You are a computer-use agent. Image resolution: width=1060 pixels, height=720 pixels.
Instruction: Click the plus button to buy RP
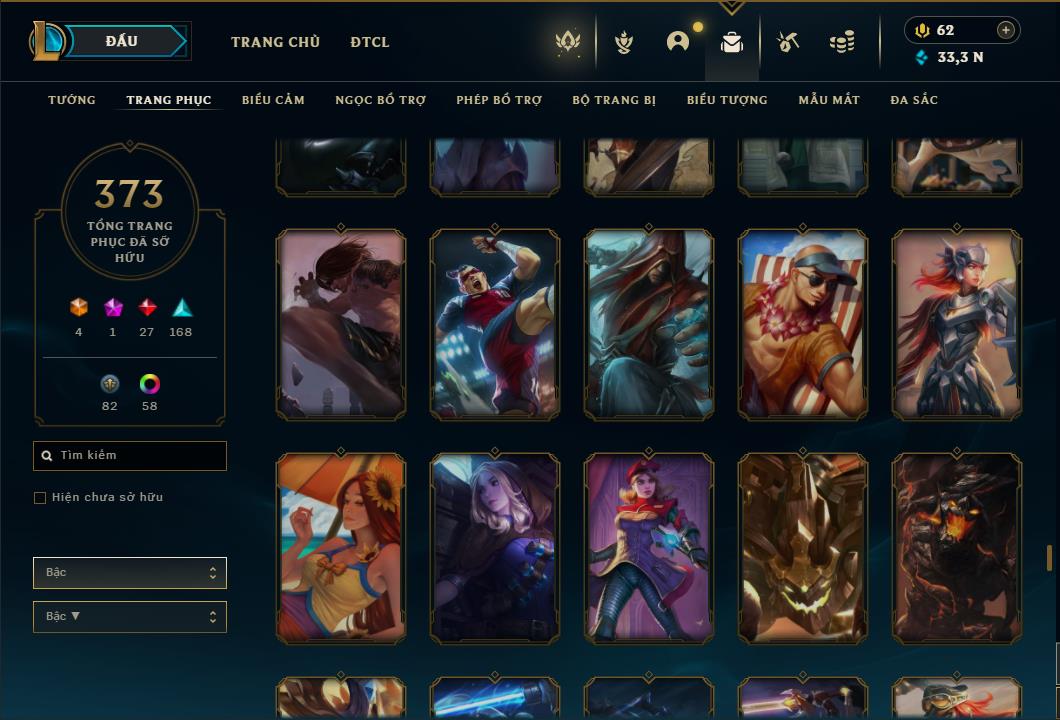point(1006,30)
